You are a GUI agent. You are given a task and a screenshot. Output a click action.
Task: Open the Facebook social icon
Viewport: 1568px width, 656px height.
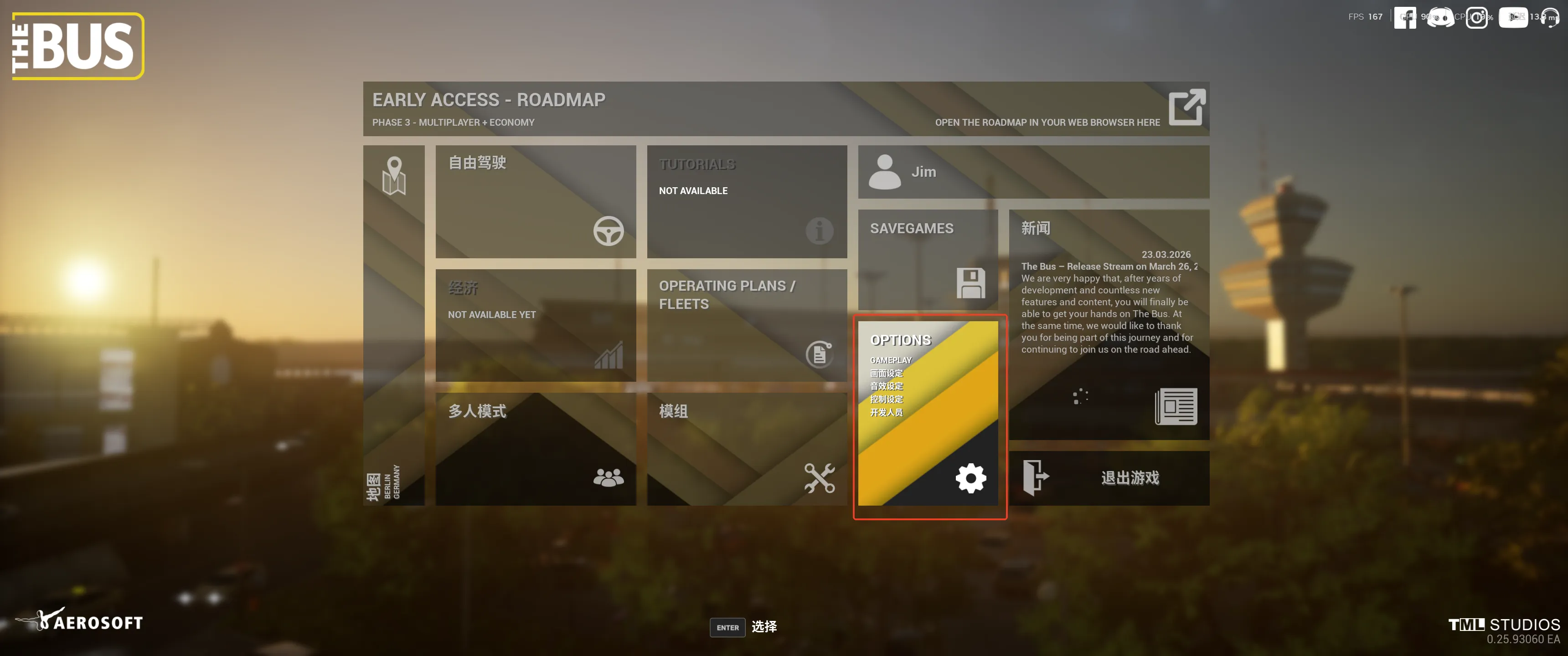pos(1405,17)
